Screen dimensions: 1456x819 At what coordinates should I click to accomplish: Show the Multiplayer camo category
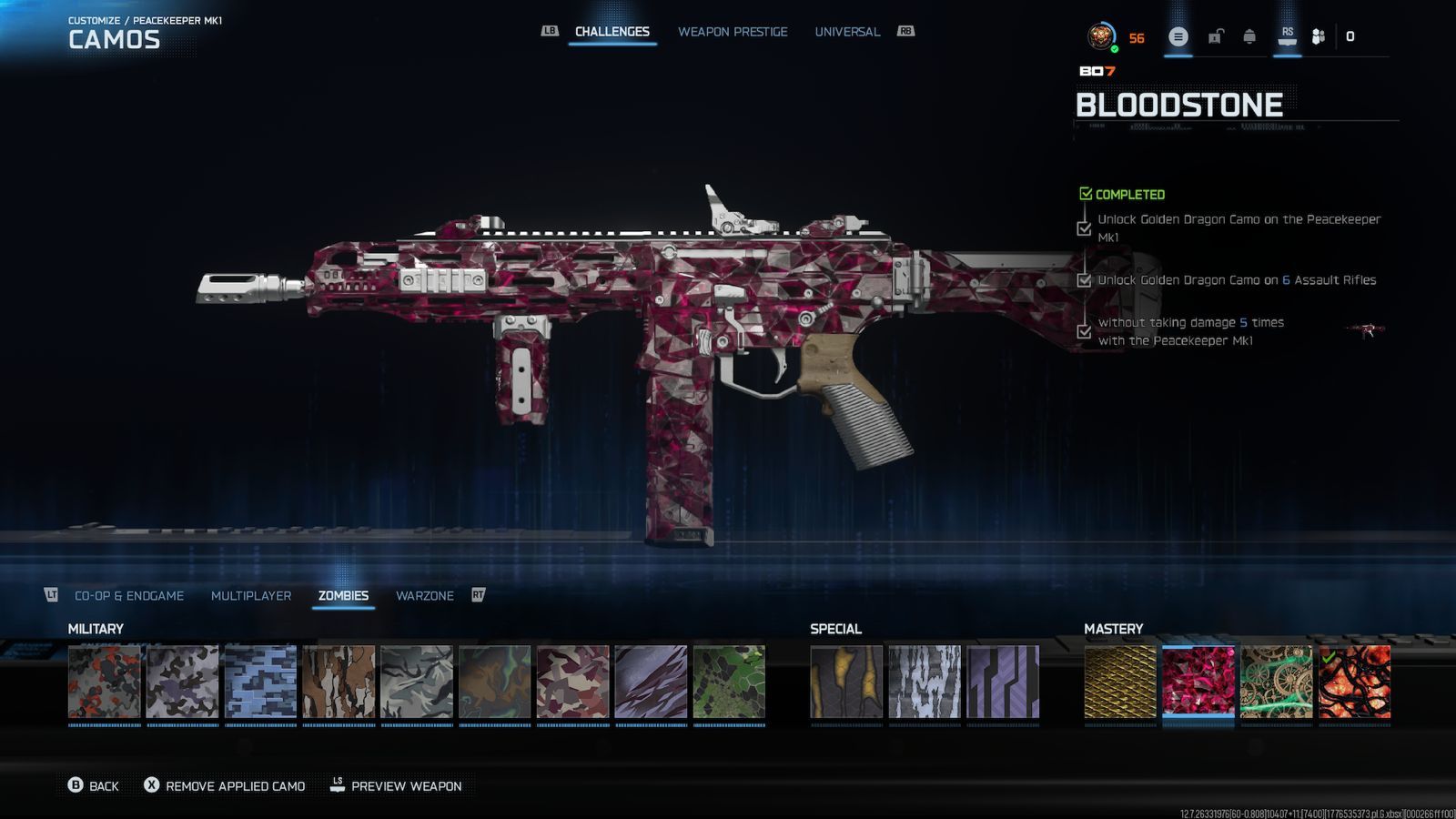pos(251,596)
